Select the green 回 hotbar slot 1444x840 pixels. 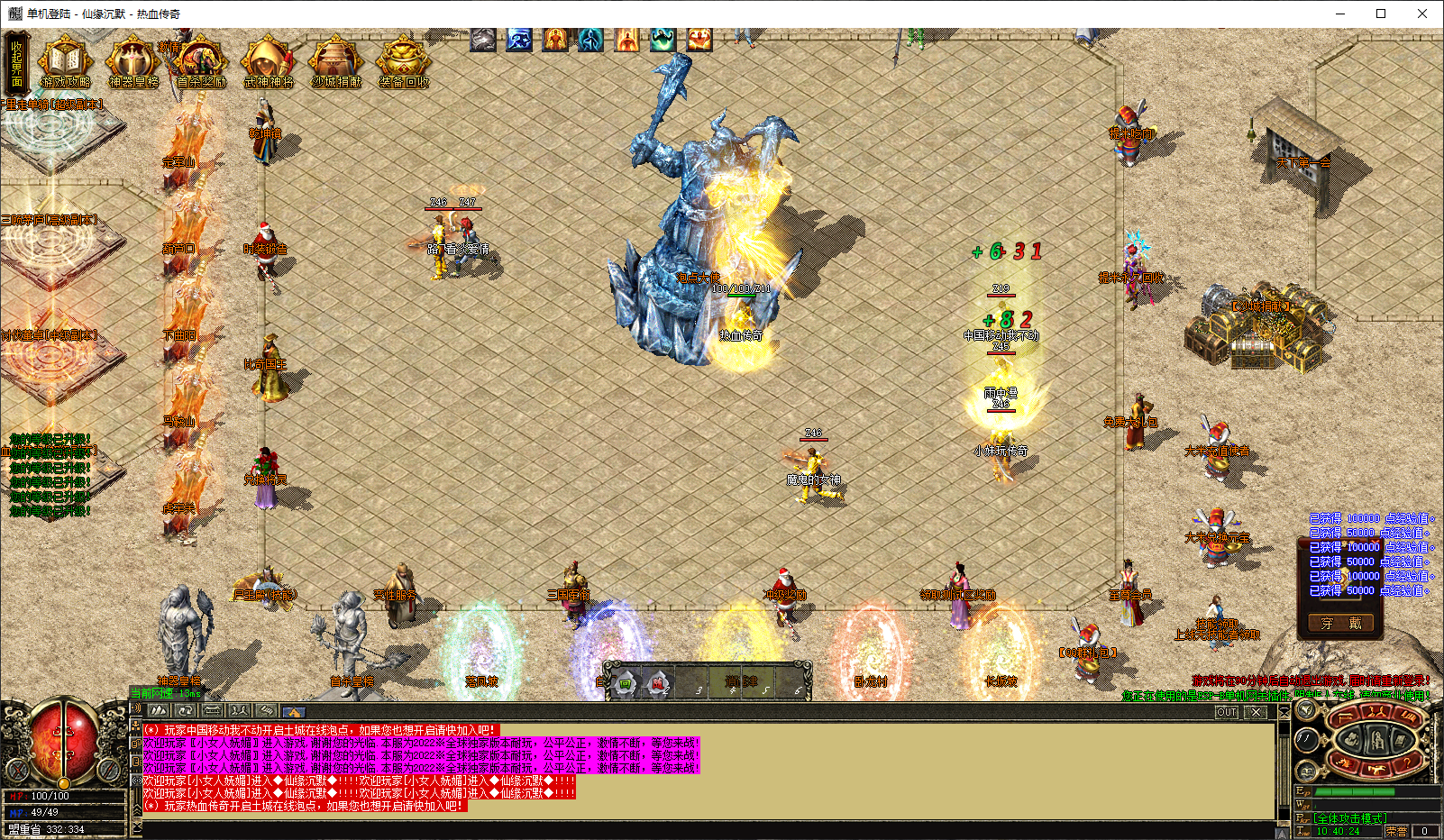(625, 684)
